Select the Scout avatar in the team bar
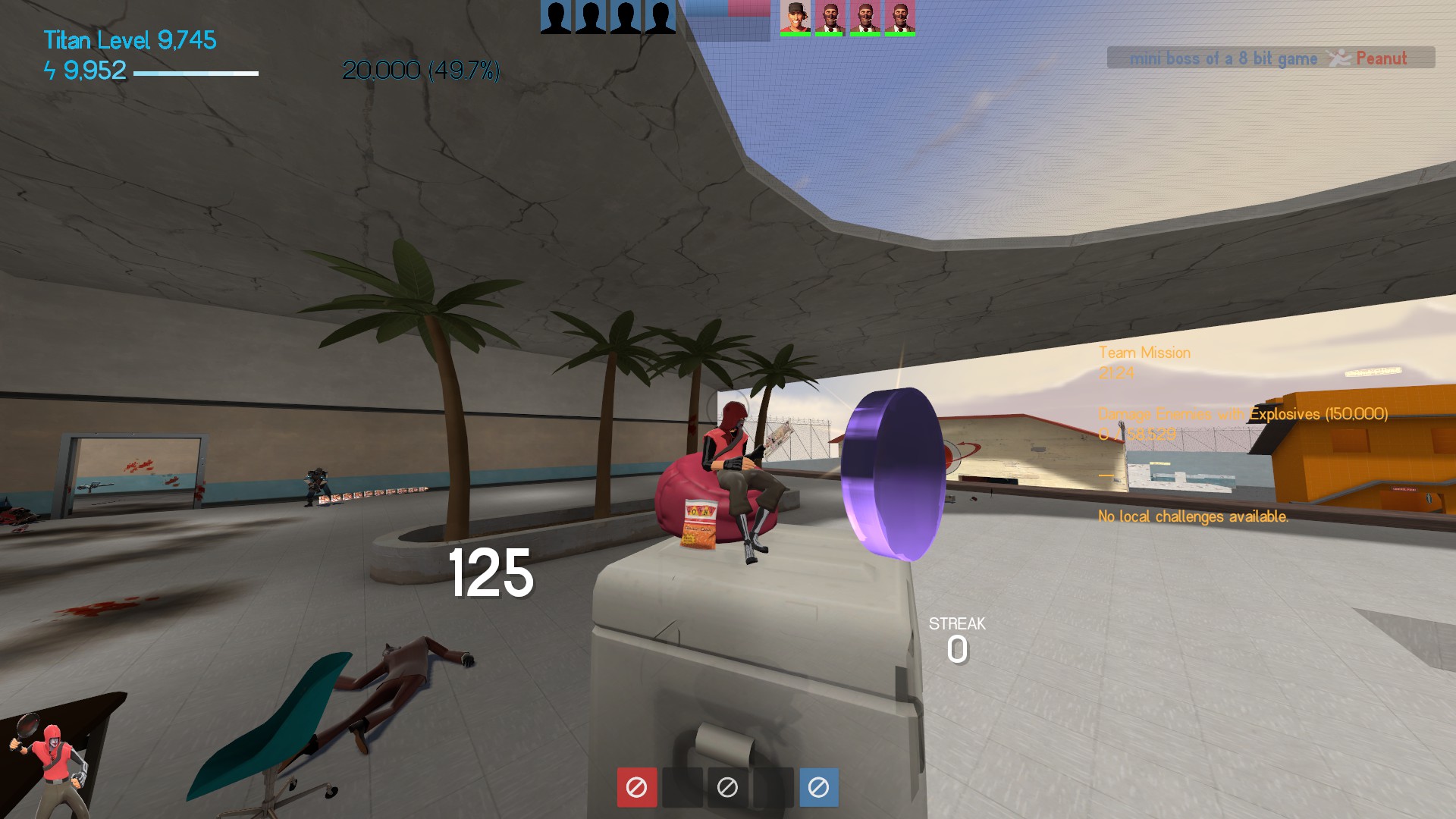The height and width of the screenshot is (819, 1456). [x=795, y=17]
